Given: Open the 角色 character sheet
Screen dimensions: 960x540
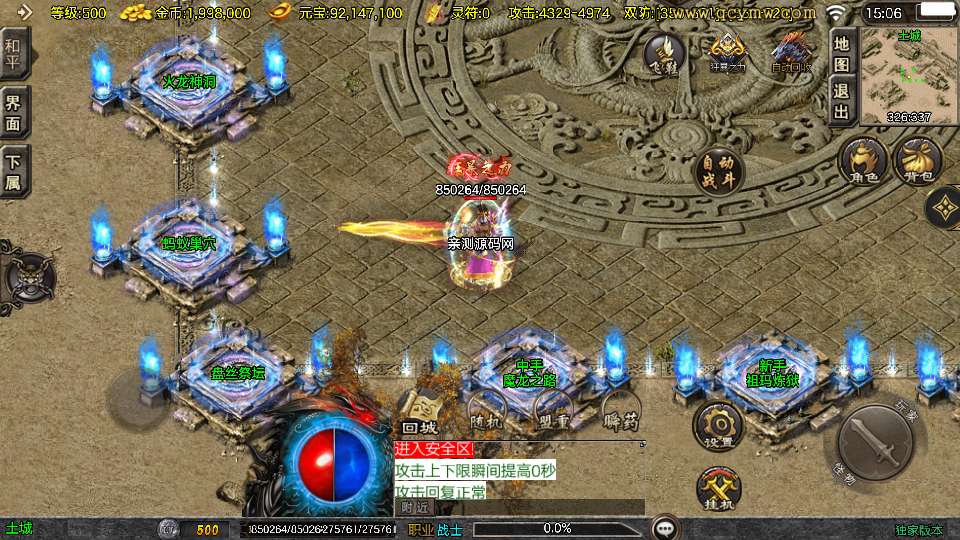Looking at the screenshot, I should 863,161.
